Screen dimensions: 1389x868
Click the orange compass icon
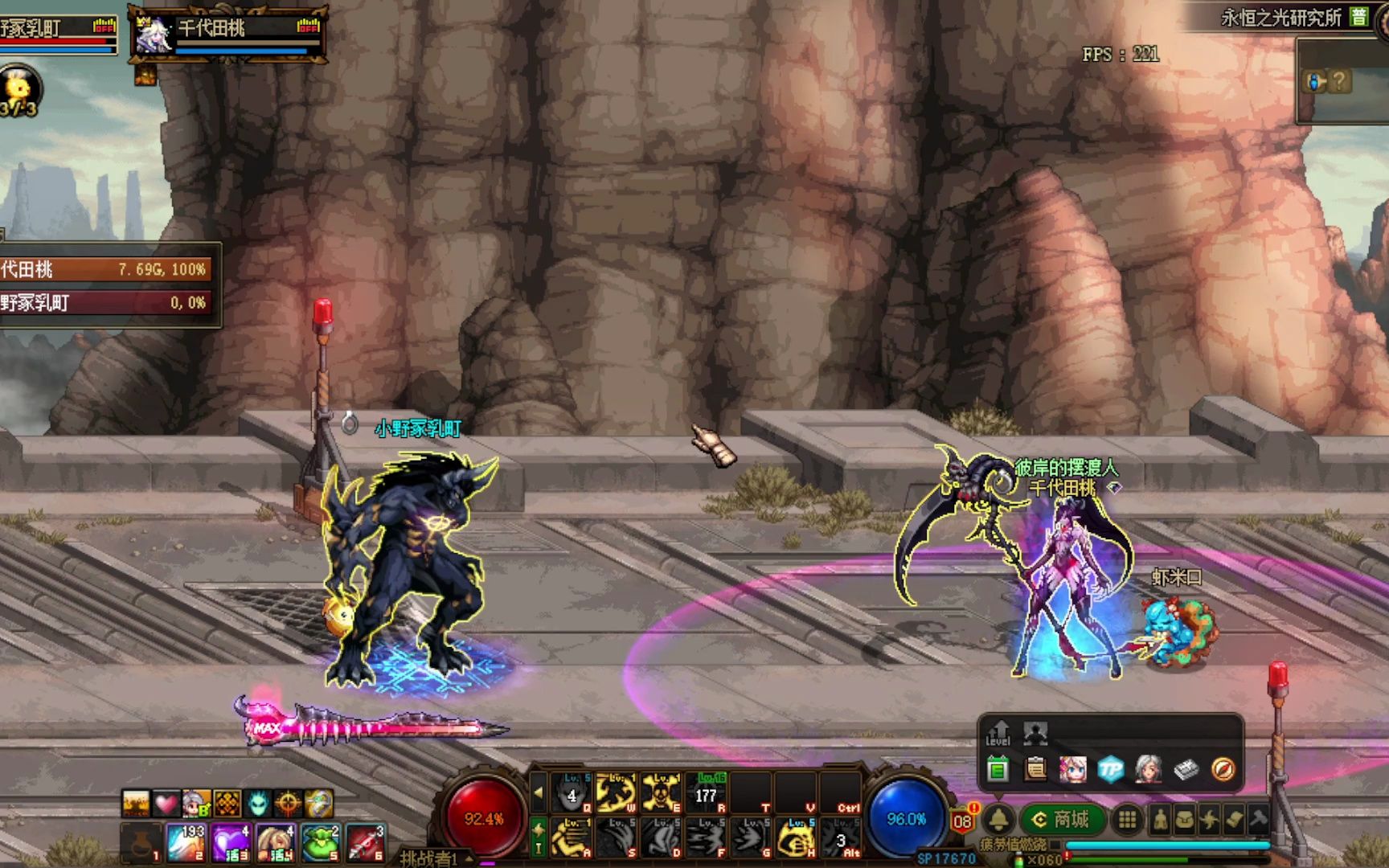[1223, 769]
